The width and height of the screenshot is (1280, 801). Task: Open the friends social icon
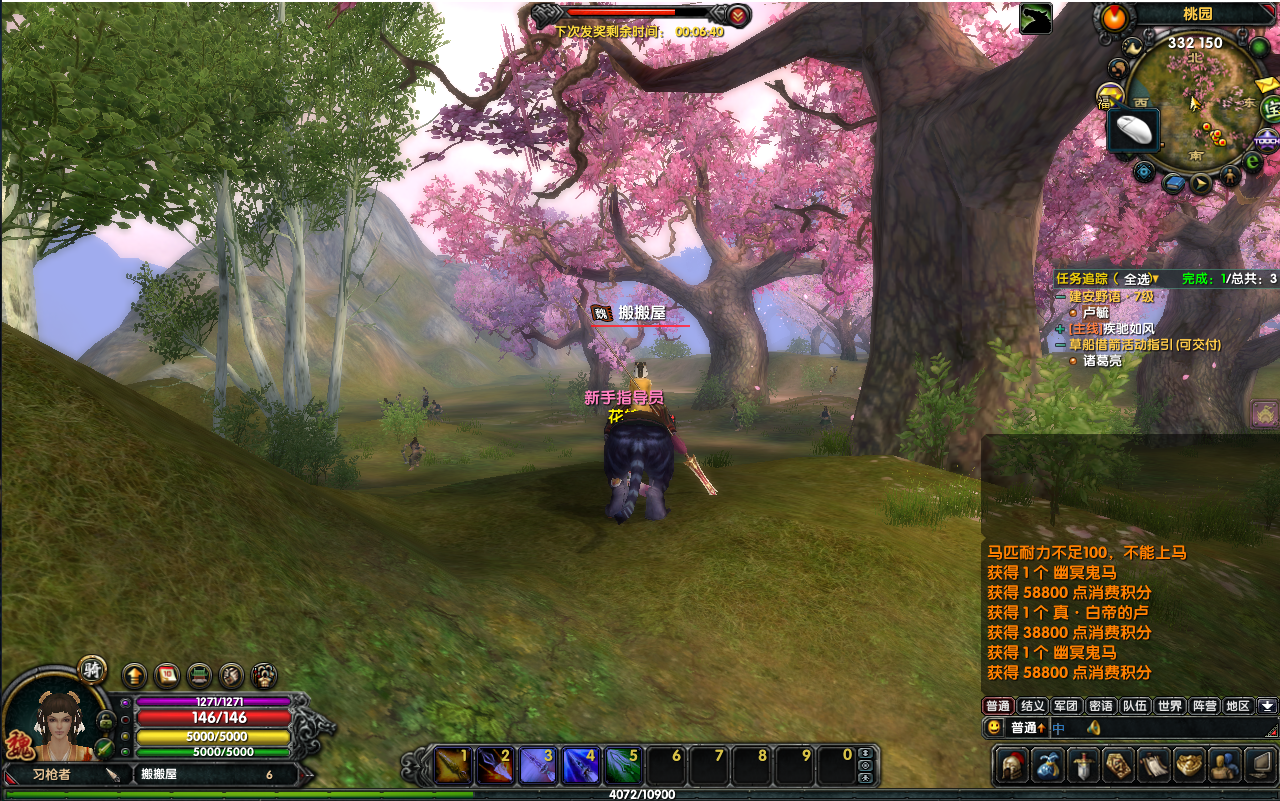click(1224, 765)
